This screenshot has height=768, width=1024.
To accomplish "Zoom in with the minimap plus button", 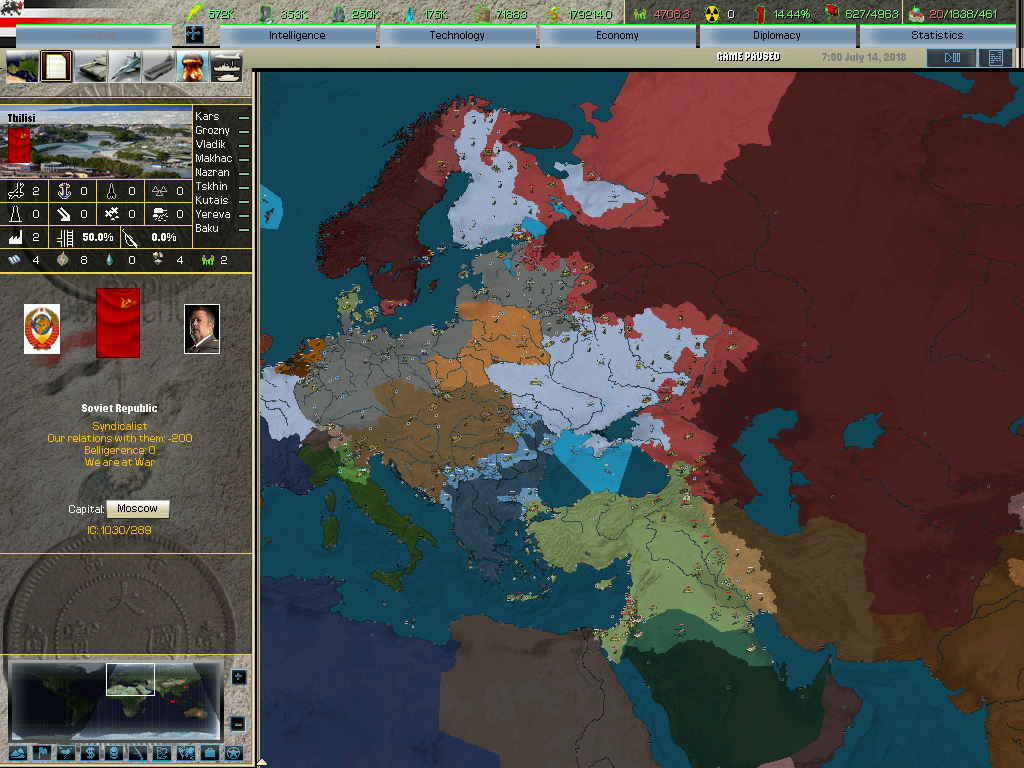I will coord(238,677).
